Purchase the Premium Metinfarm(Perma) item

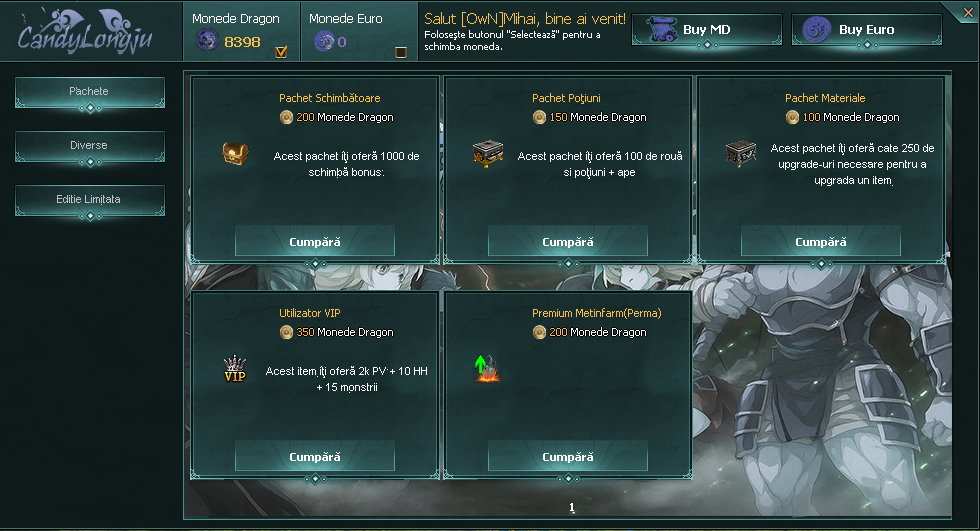[x=568, y=457]
